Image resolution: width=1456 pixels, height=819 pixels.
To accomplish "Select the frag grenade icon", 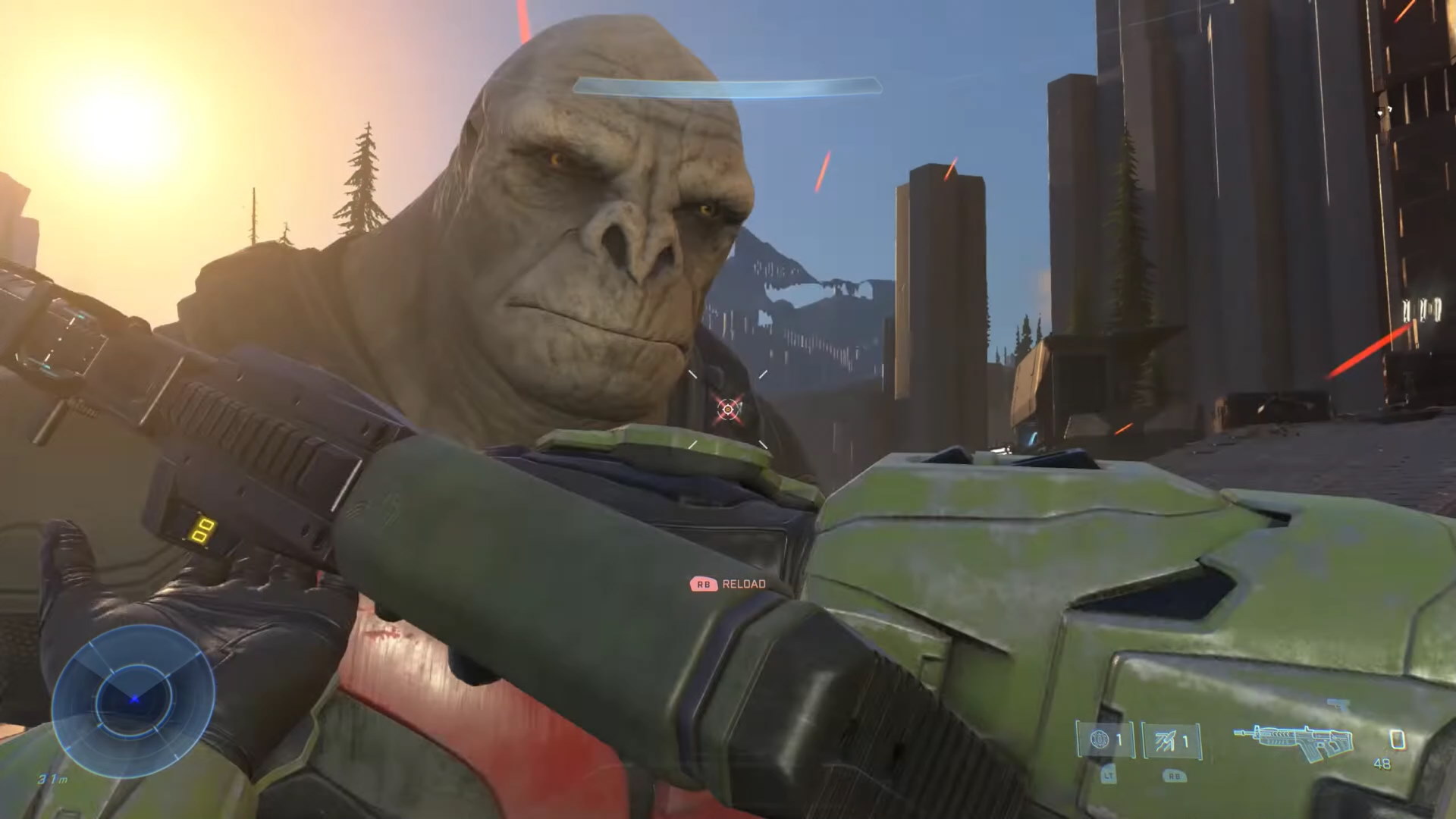I will [x=1099, y=740].
